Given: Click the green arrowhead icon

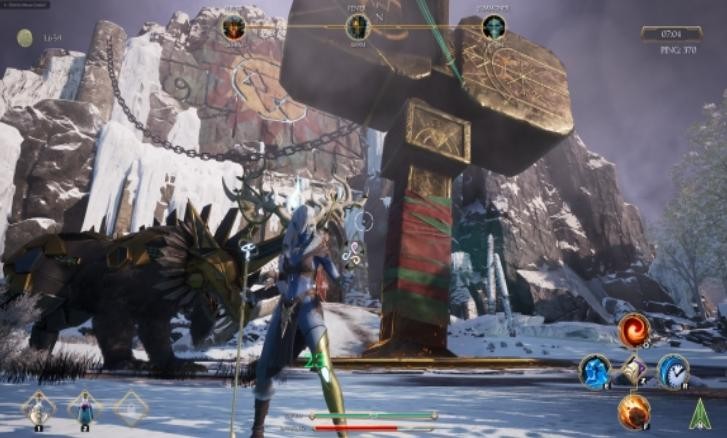Looking at the screenshot, I should [x=700, y=414].
